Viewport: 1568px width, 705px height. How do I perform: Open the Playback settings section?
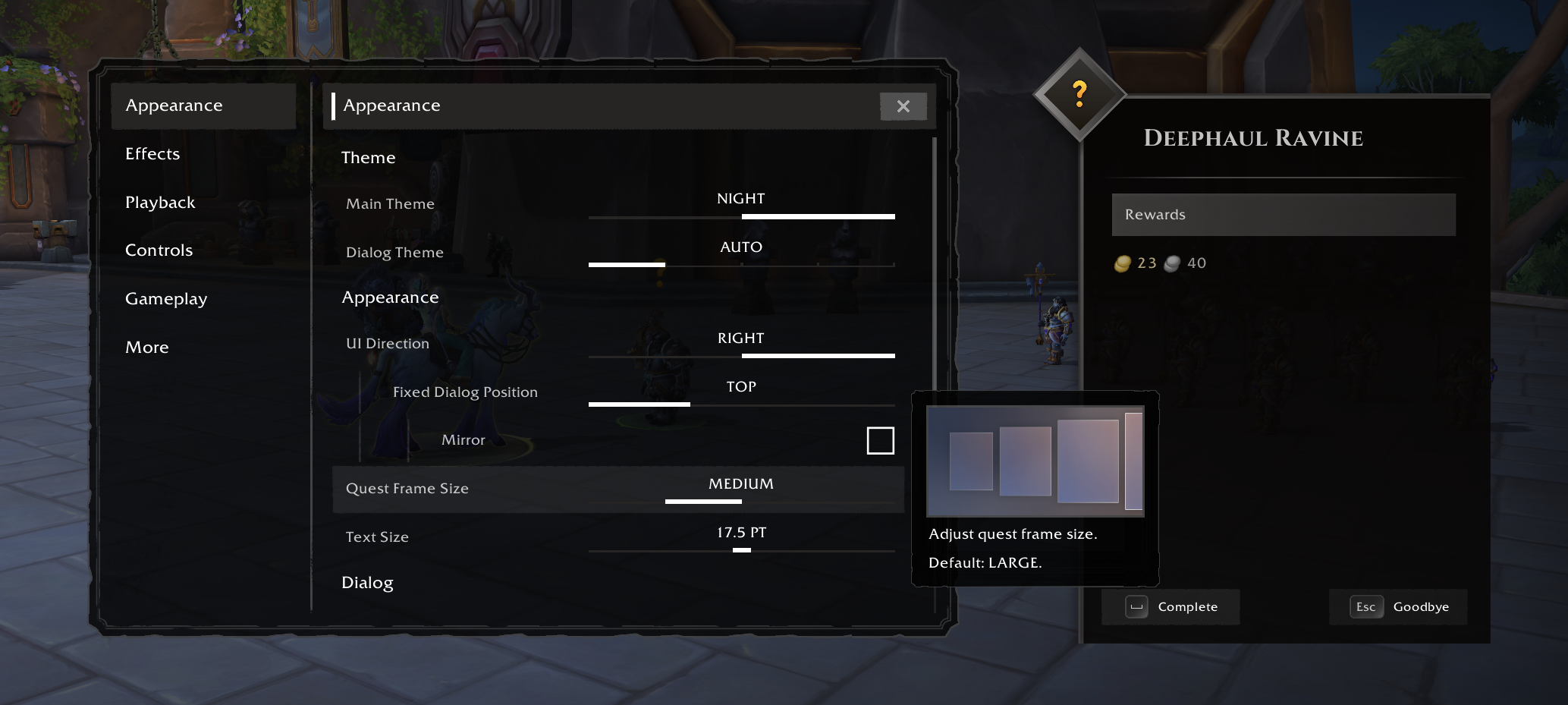(x=160, y=202)
